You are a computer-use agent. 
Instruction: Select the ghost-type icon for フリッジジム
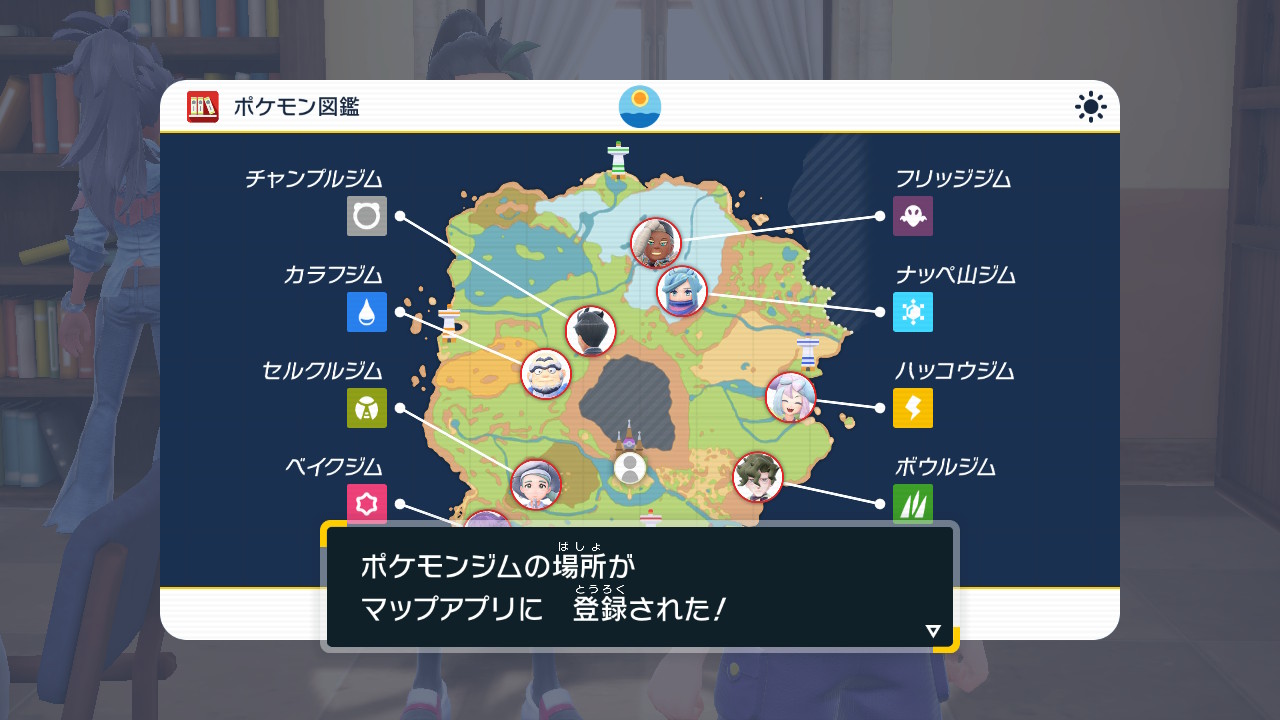912,216
